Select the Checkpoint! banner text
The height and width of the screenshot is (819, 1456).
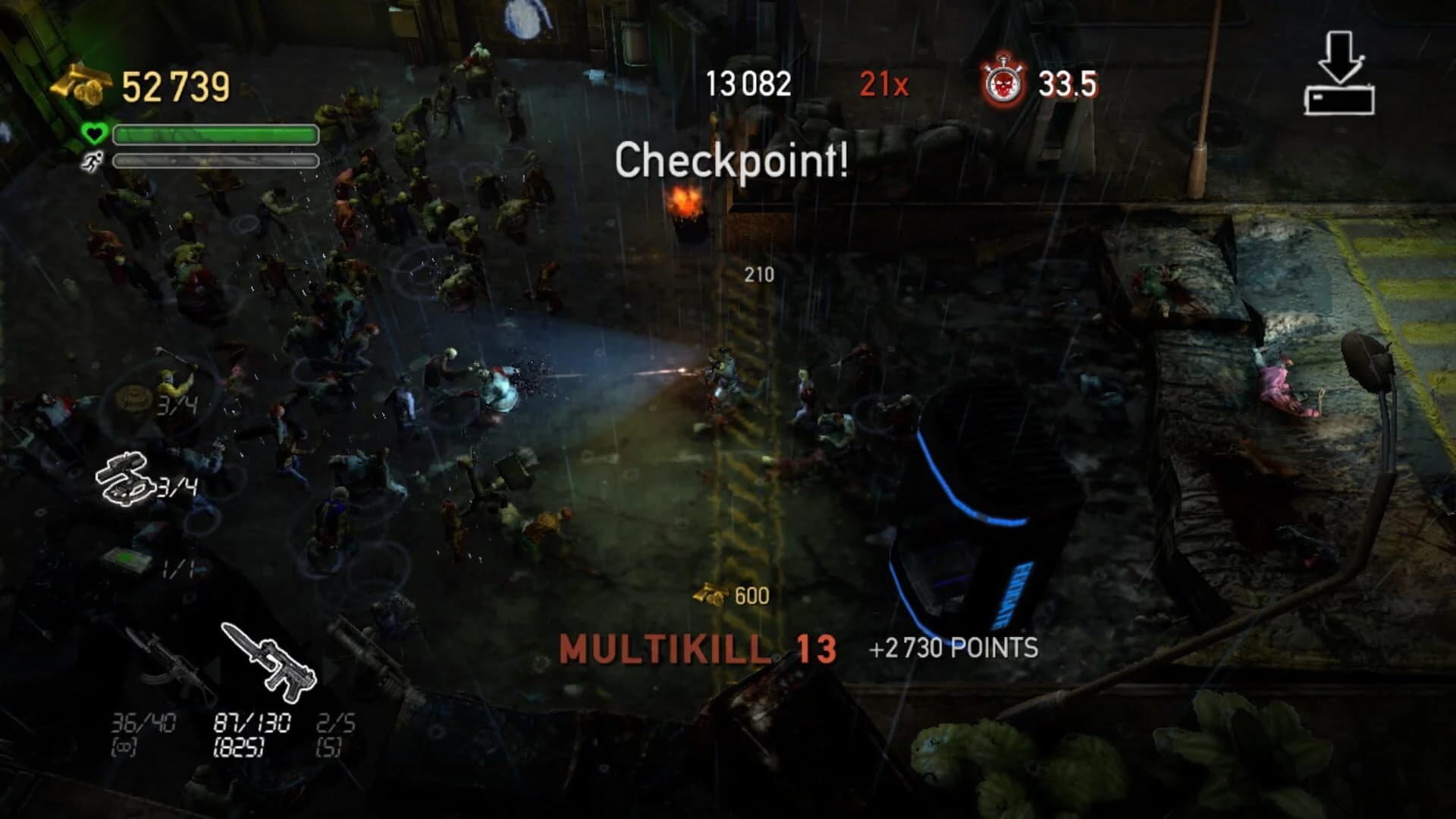[732, 161]
